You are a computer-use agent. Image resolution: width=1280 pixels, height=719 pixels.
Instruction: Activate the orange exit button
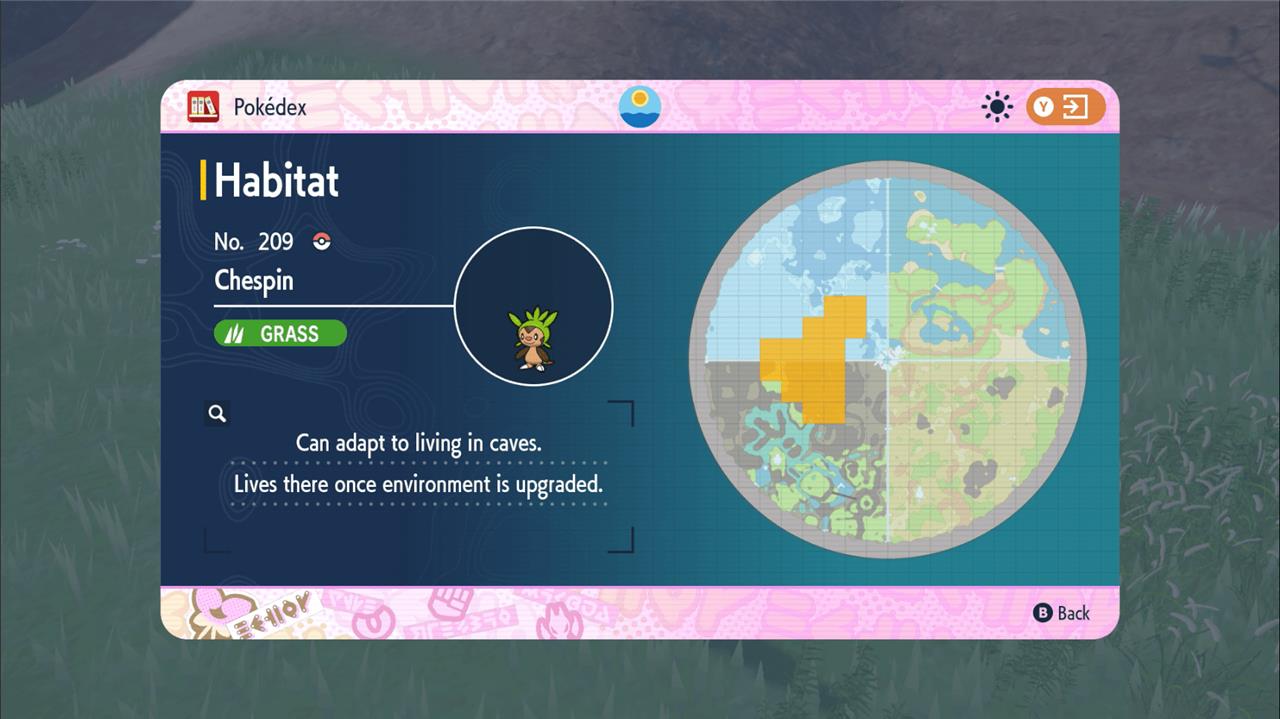point(1065,107)
